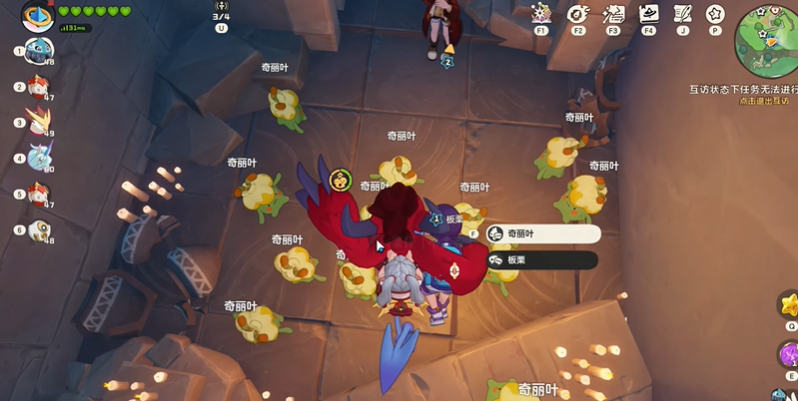This screenshot has height=401, width=798.
Task: Open the circular minimap
Action: pos(766,41)
